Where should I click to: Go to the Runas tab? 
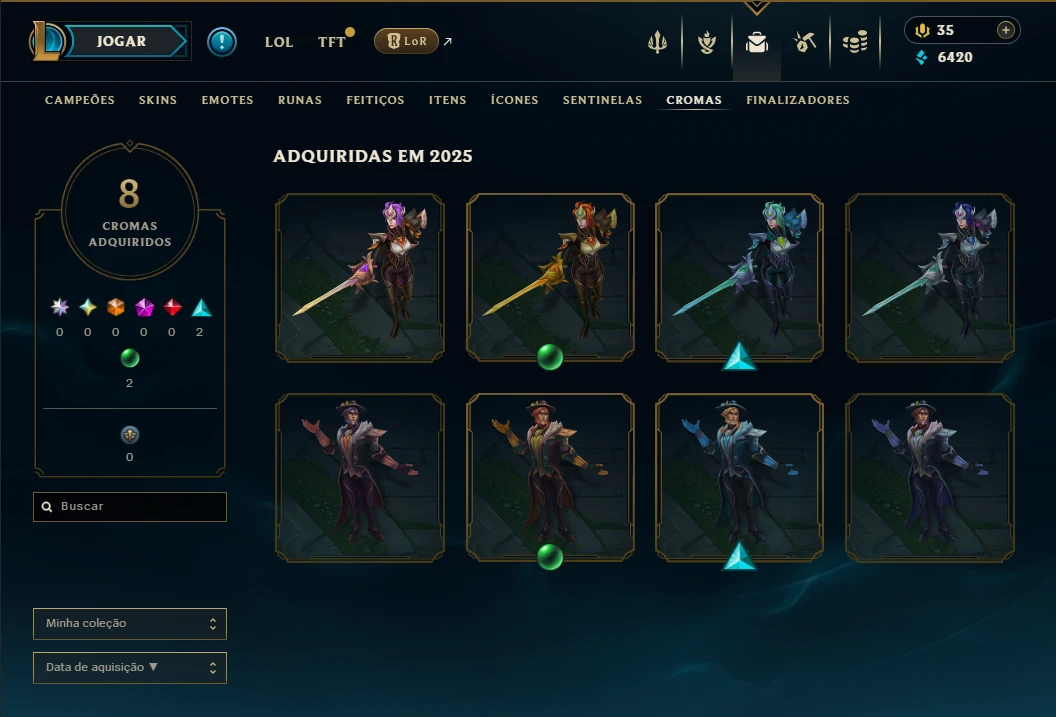tap(300, 100)
